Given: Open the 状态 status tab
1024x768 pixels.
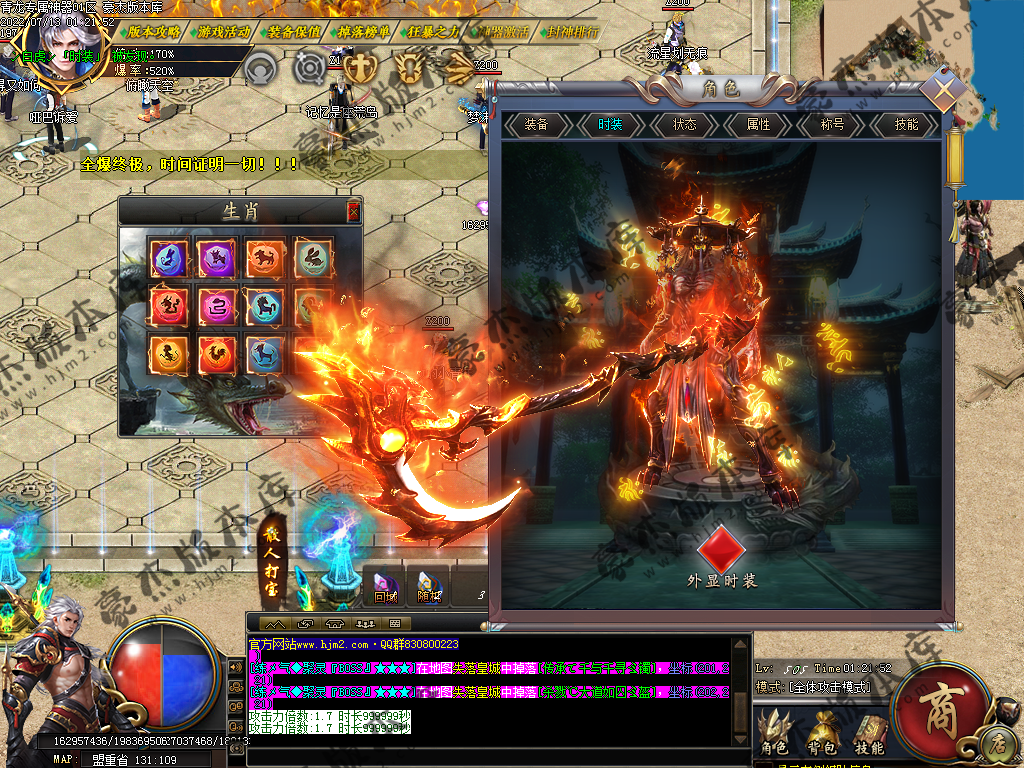Looking at the screenshot, I should coord(684,125).
